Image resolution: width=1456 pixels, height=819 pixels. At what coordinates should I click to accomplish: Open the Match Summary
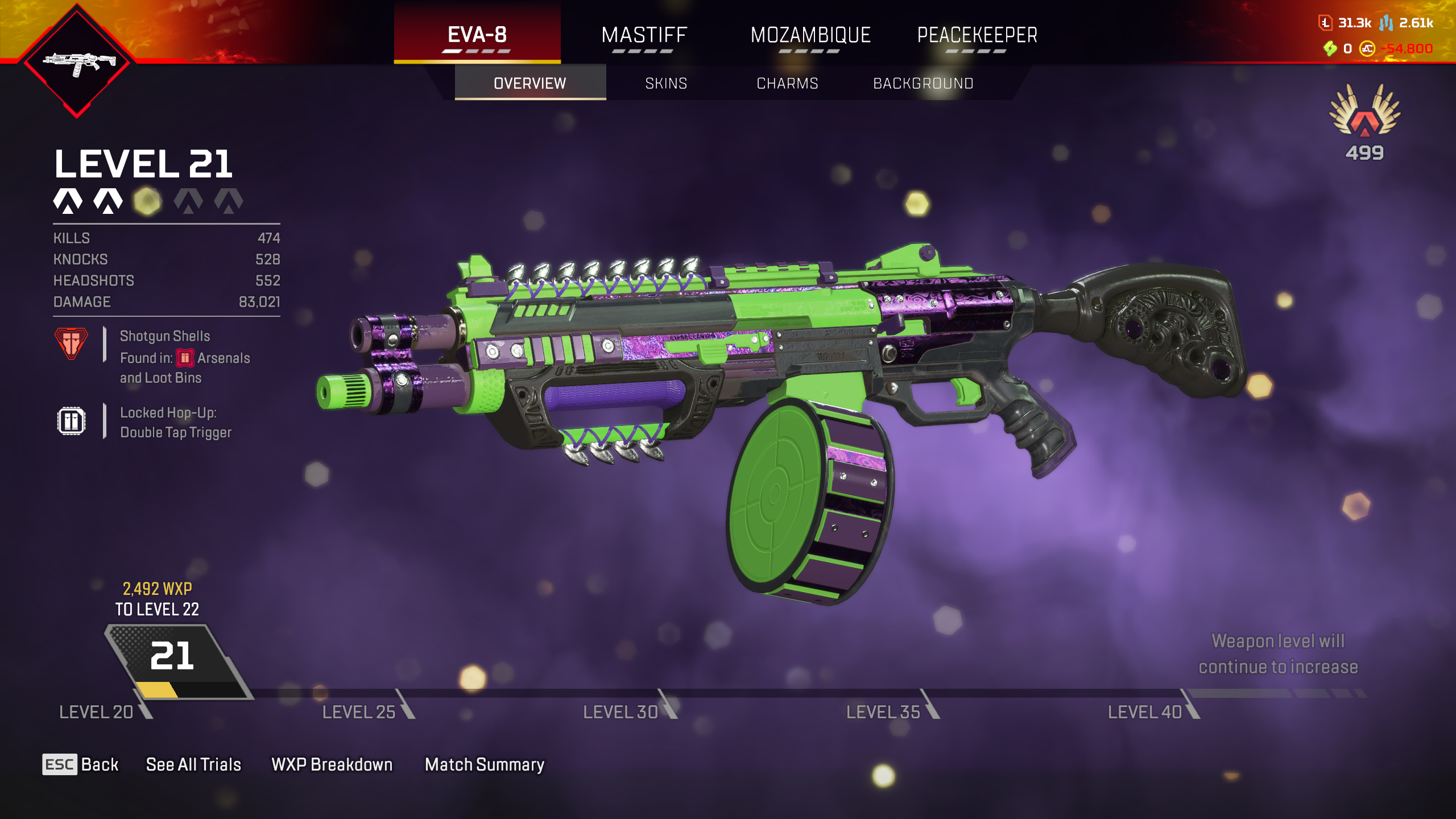coord(485,764)
